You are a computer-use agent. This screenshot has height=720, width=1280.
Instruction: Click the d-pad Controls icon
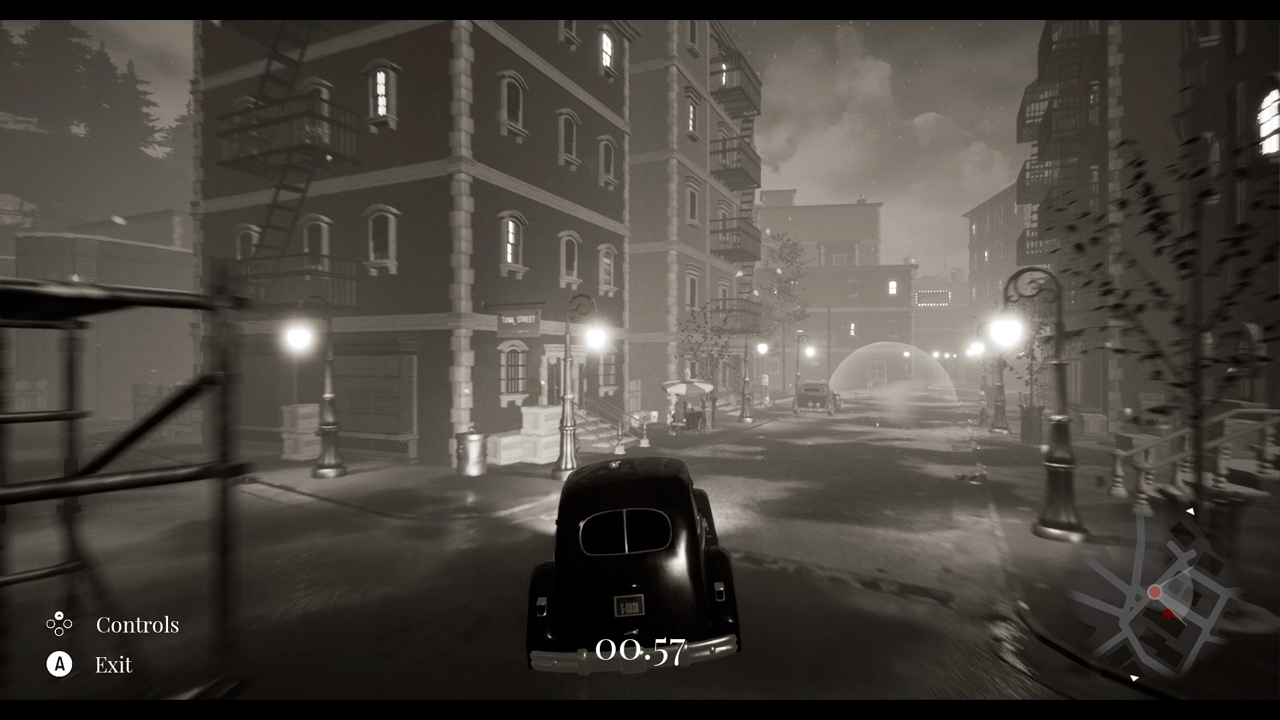[59, 624]
